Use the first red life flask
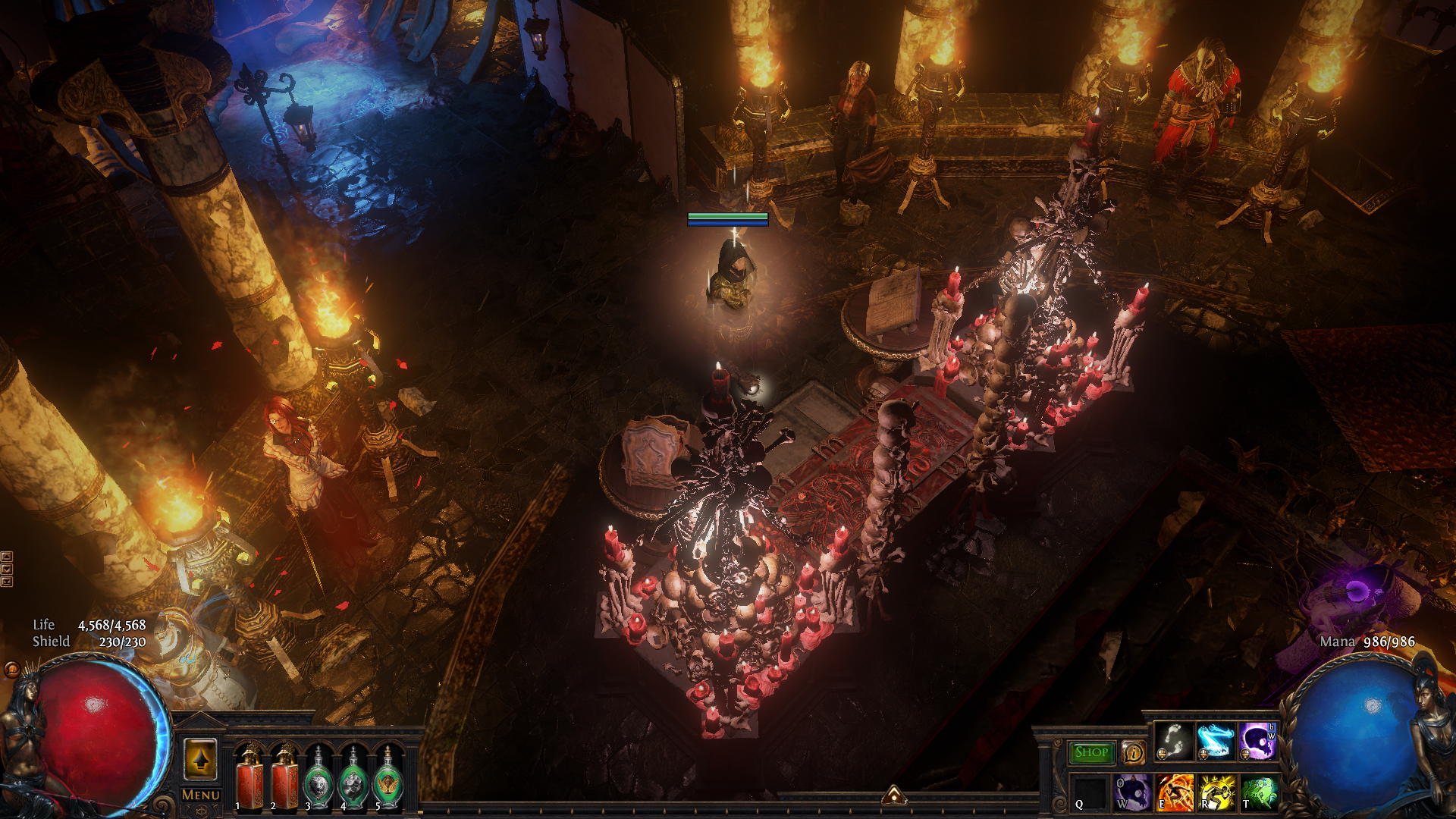 [249, 778]
